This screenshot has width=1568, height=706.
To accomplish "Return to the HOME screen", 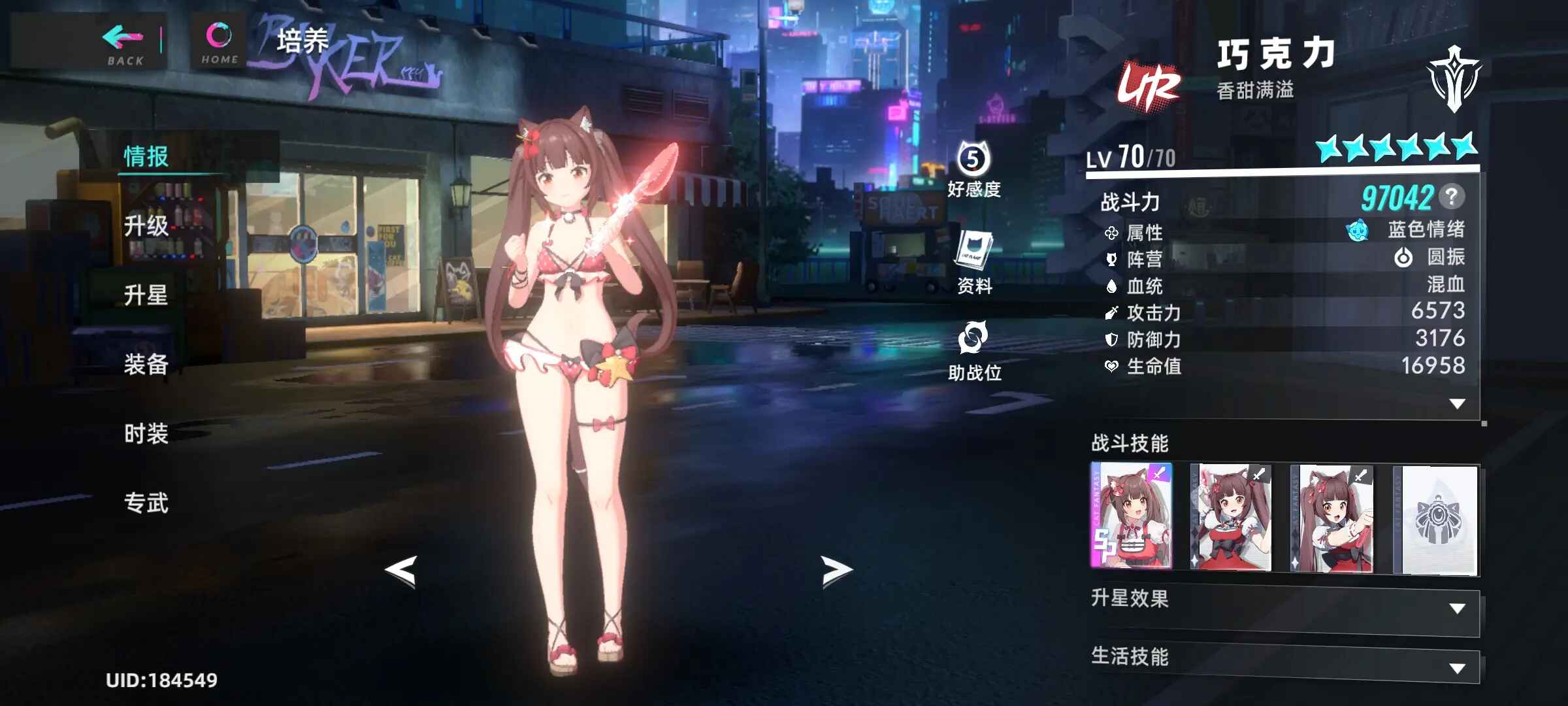I will [x=219, y=43].
